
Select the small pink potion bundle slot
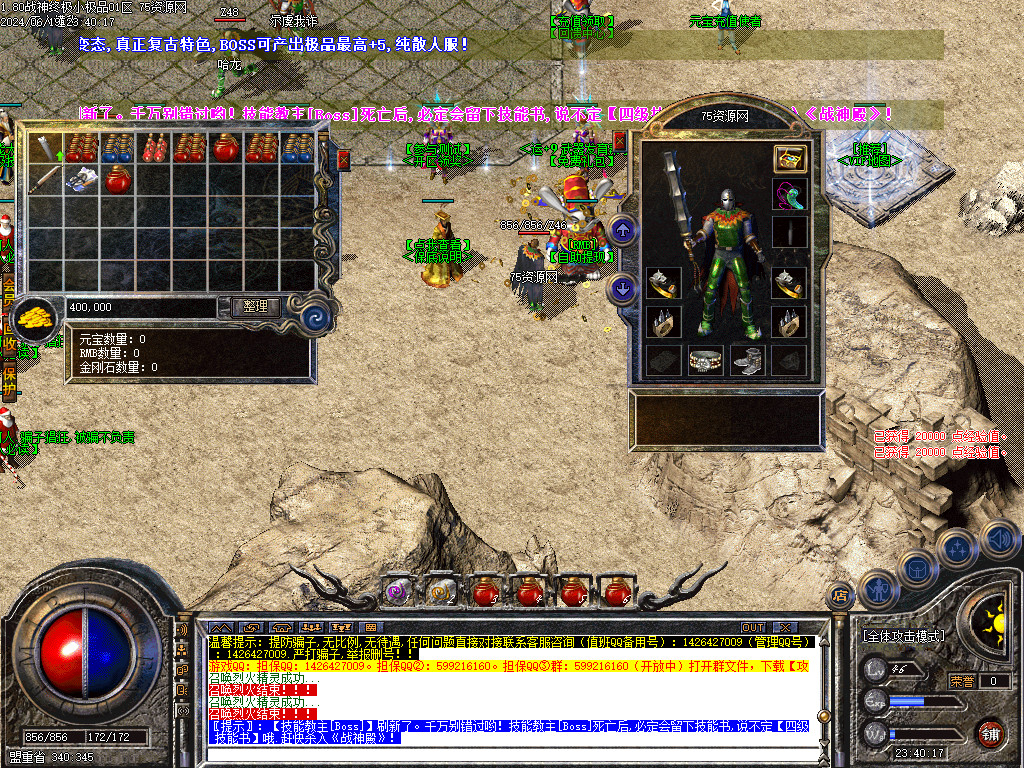154,149
